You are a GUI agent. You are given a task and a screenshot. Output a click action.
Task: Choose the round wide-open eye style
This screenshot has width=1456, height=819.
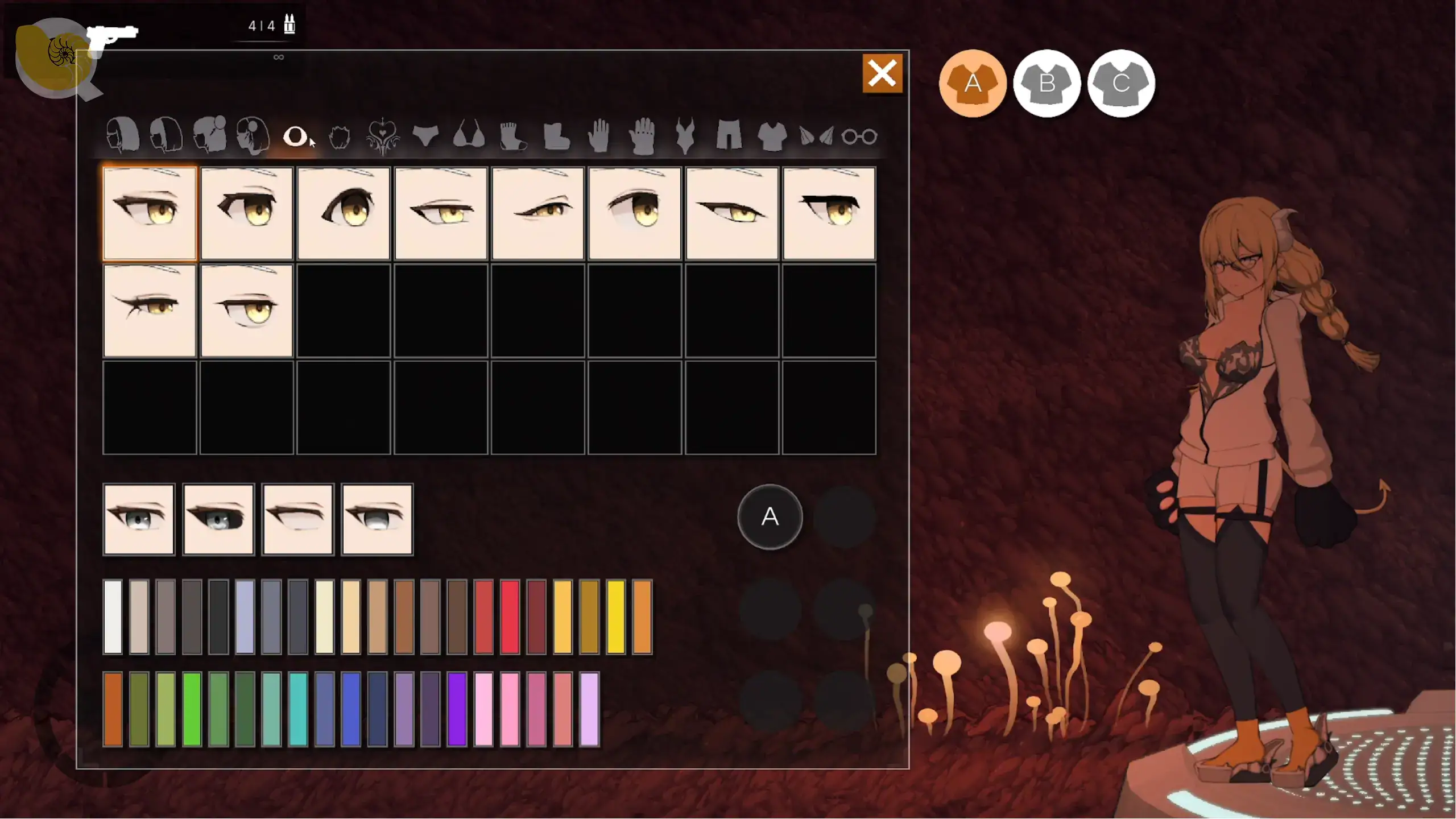pos(344,213)
